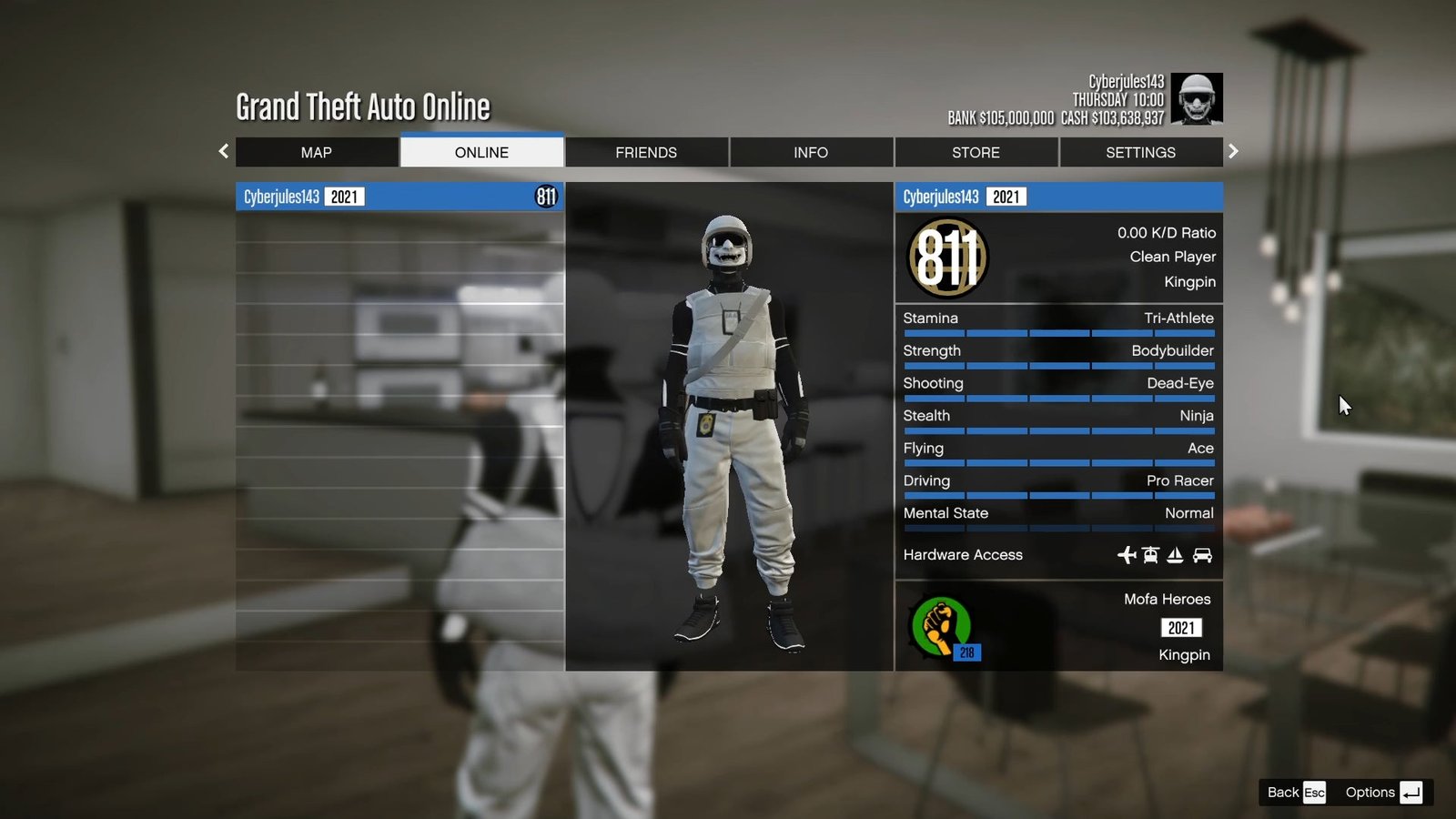Click the player avatar thumbnail
Image resolution: width=1456 pixels, height=819 pixels.
pos(1196,98)
